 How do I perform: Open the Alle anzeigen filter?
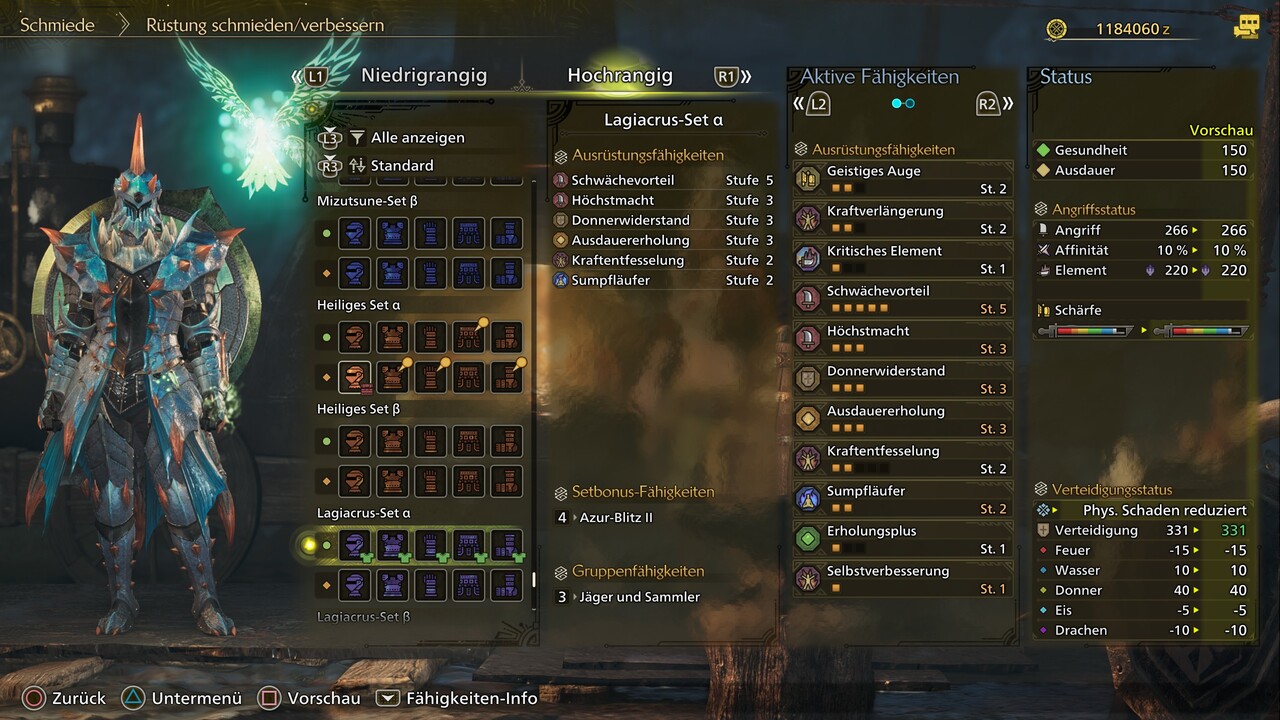(x=417, y=138)
